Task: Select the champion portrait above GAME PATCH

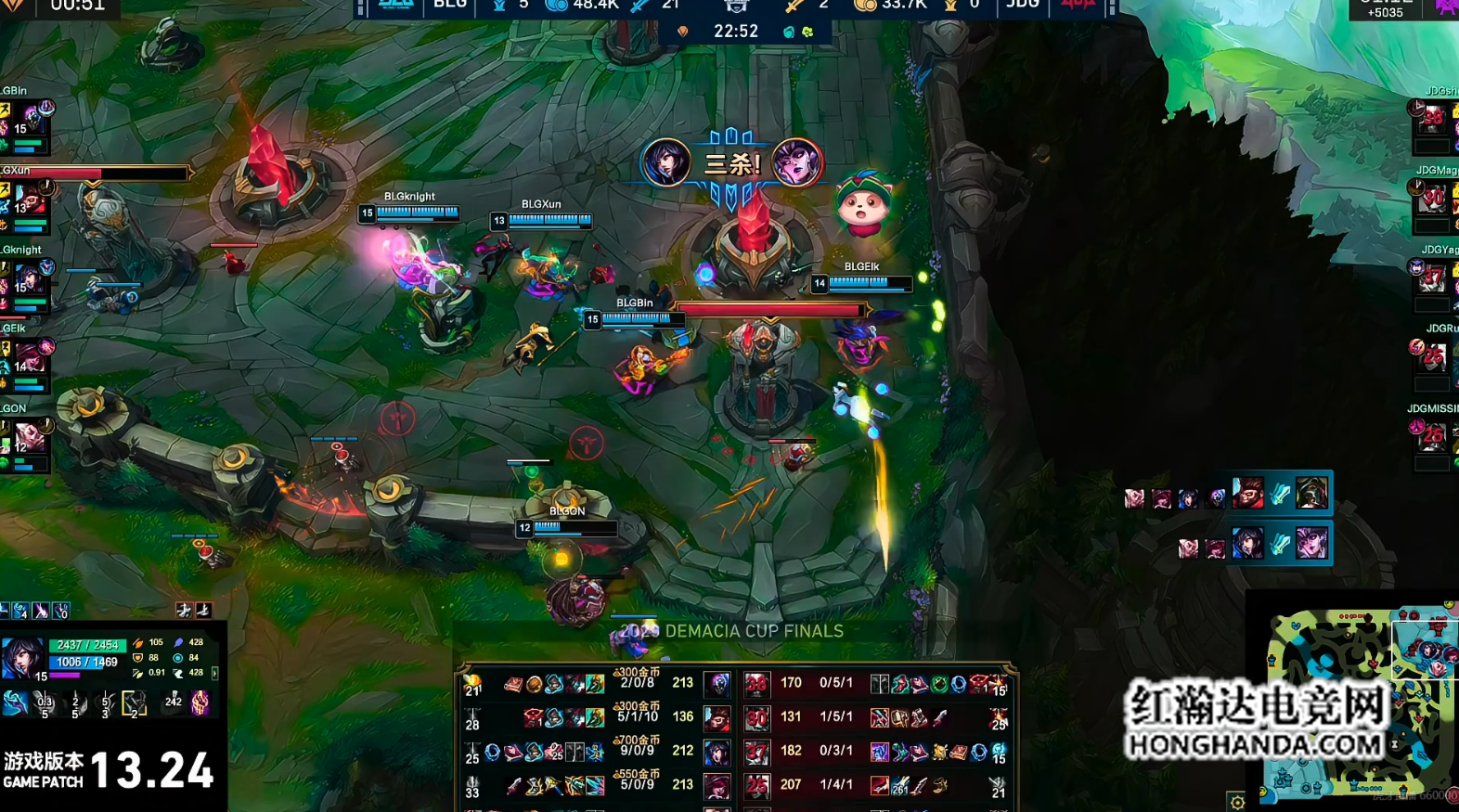Action: tap(22, 659)
